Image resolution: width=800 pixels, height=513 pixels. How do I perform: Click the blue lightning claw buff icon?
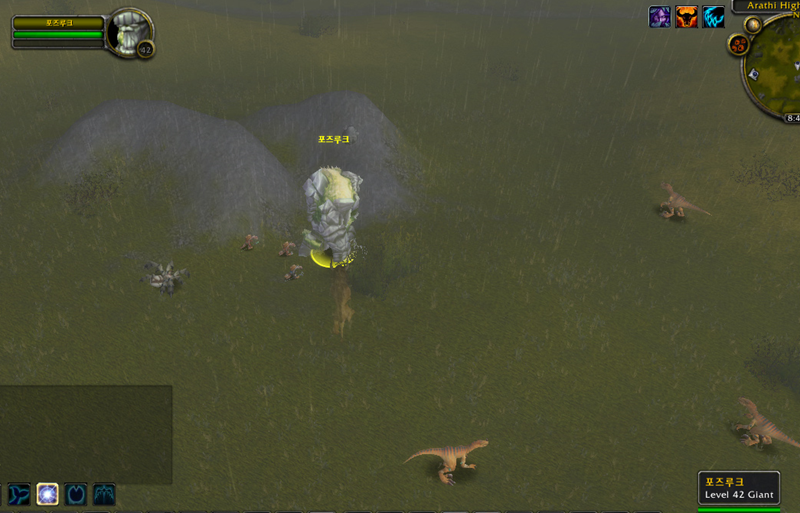[x=714, y=17]
